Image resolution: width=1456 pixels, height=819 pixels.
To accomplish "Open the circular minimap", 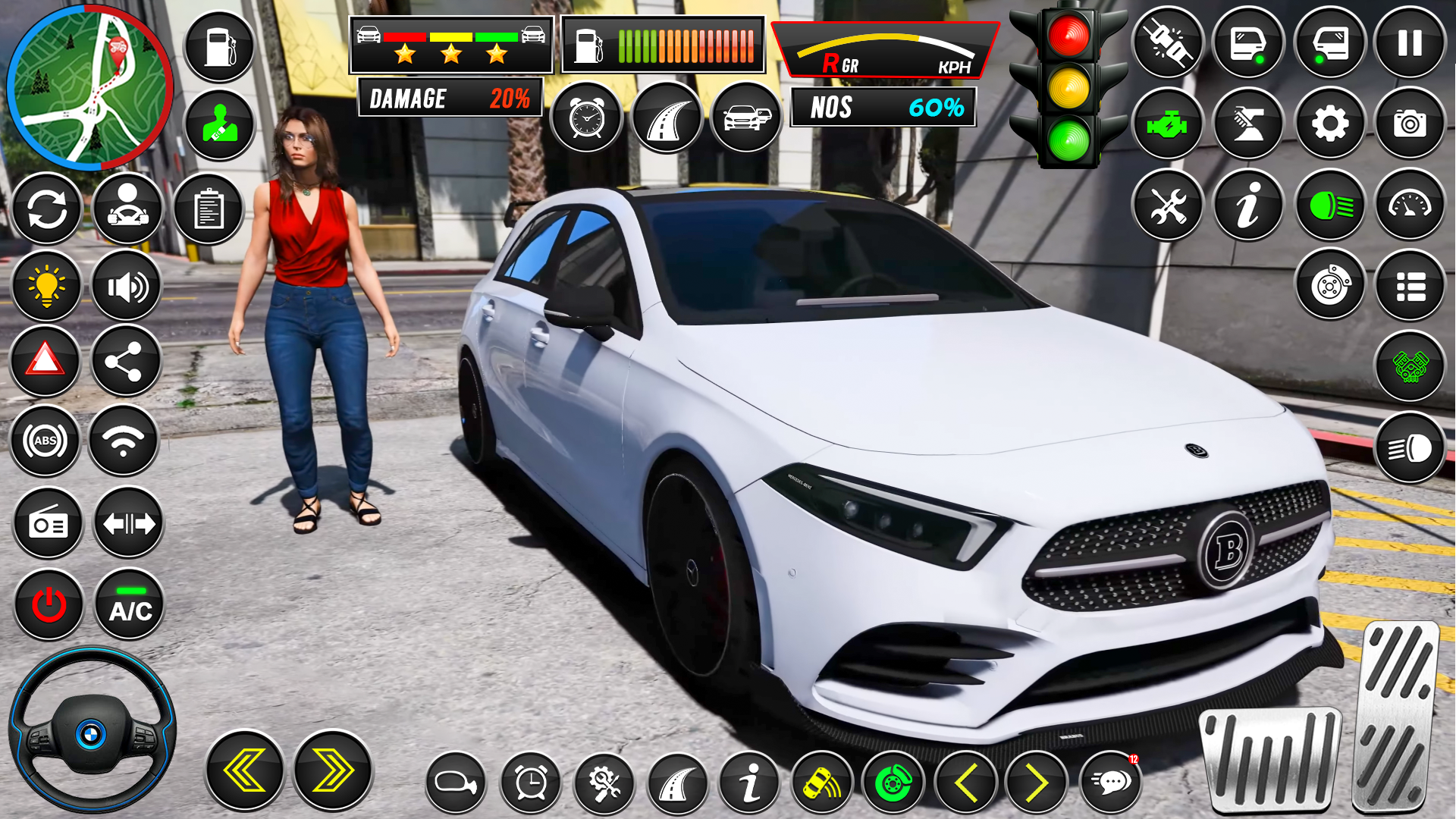I will pos(89,87).
